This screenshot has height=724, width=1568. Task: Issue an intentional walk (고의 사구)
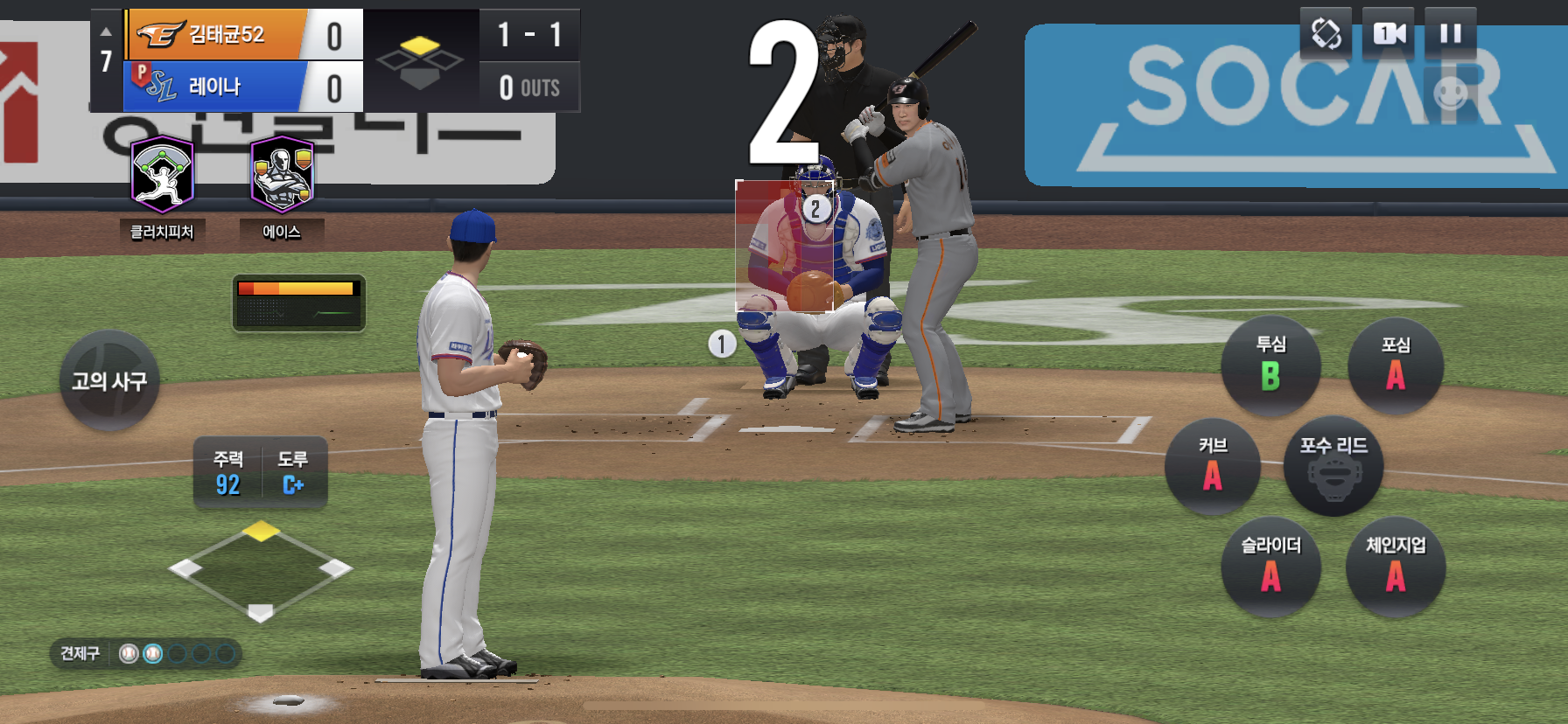click(109, 380)
